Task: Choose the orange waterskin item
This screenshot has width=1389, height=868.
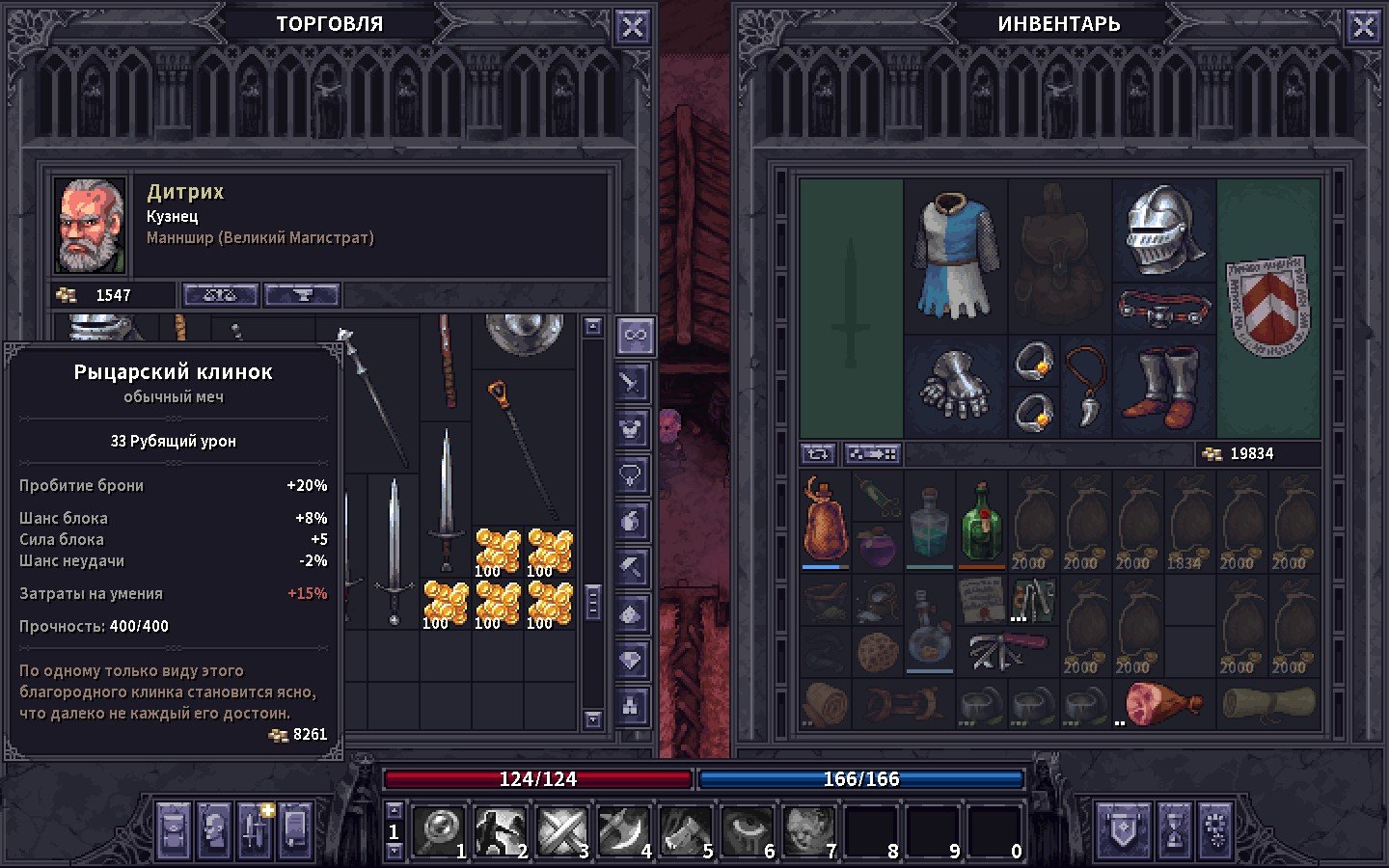Action: pos(826,522)
